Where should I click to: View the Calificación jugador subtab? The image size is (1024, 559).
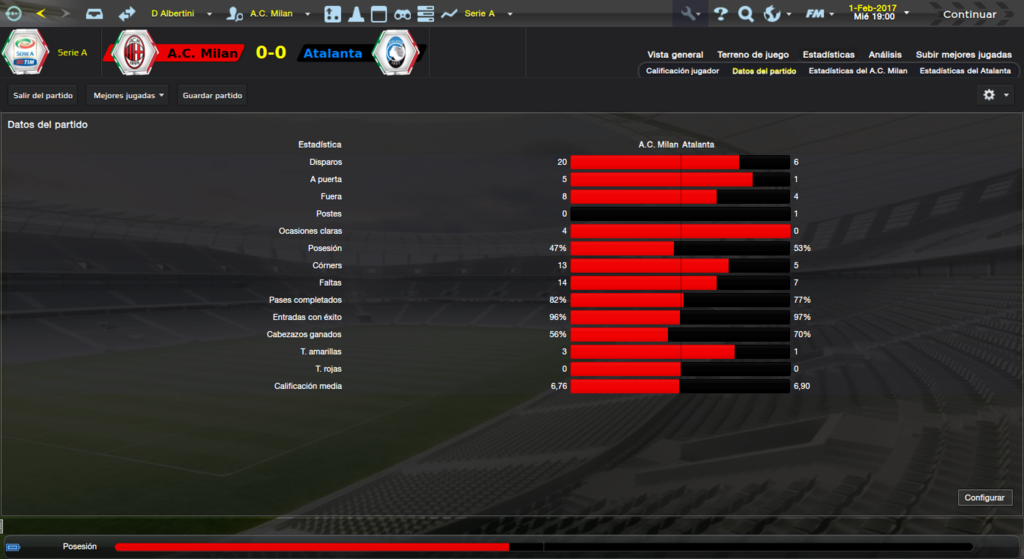tap(682, 71)
